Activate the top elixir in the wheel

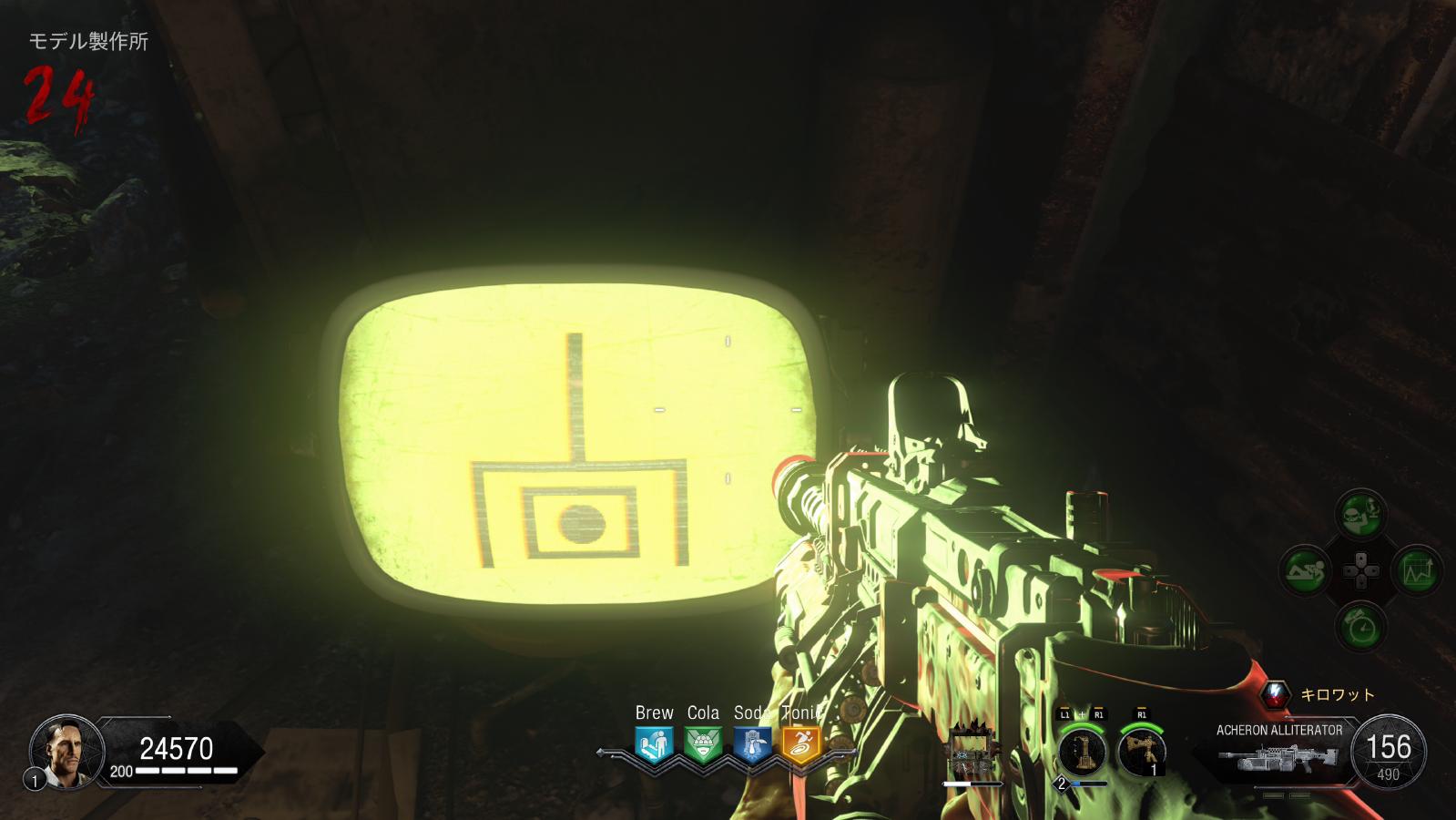coord(1361,516)
